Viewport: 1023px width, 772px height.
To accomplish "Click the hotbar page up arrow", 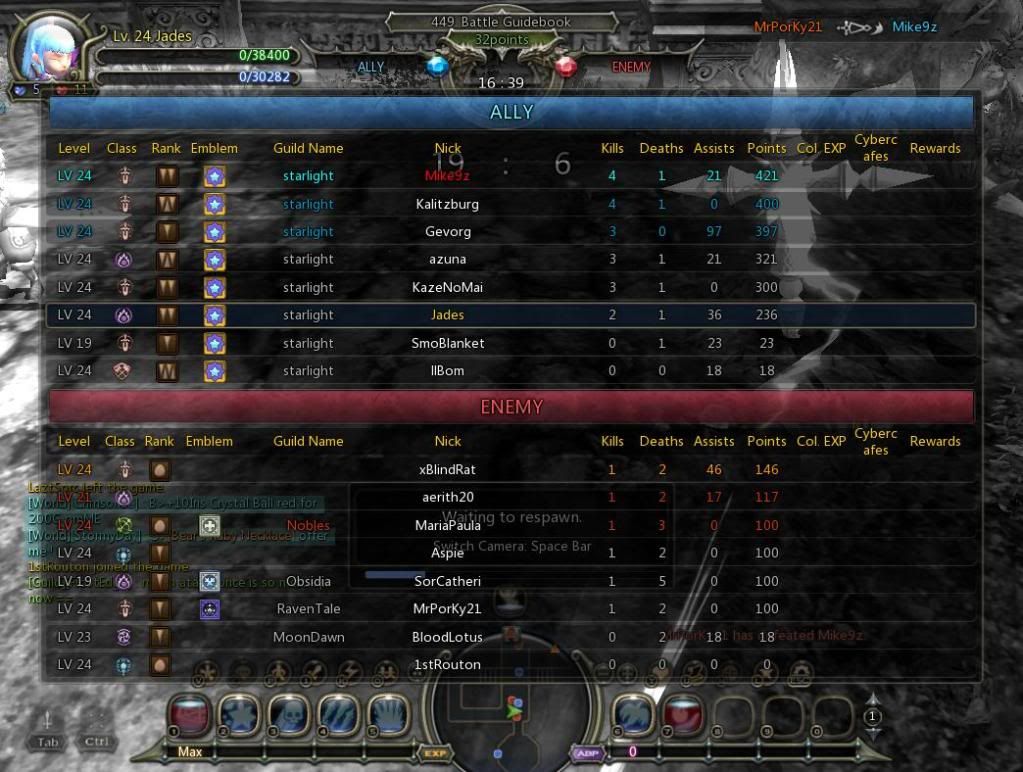I will pos(873,701).
